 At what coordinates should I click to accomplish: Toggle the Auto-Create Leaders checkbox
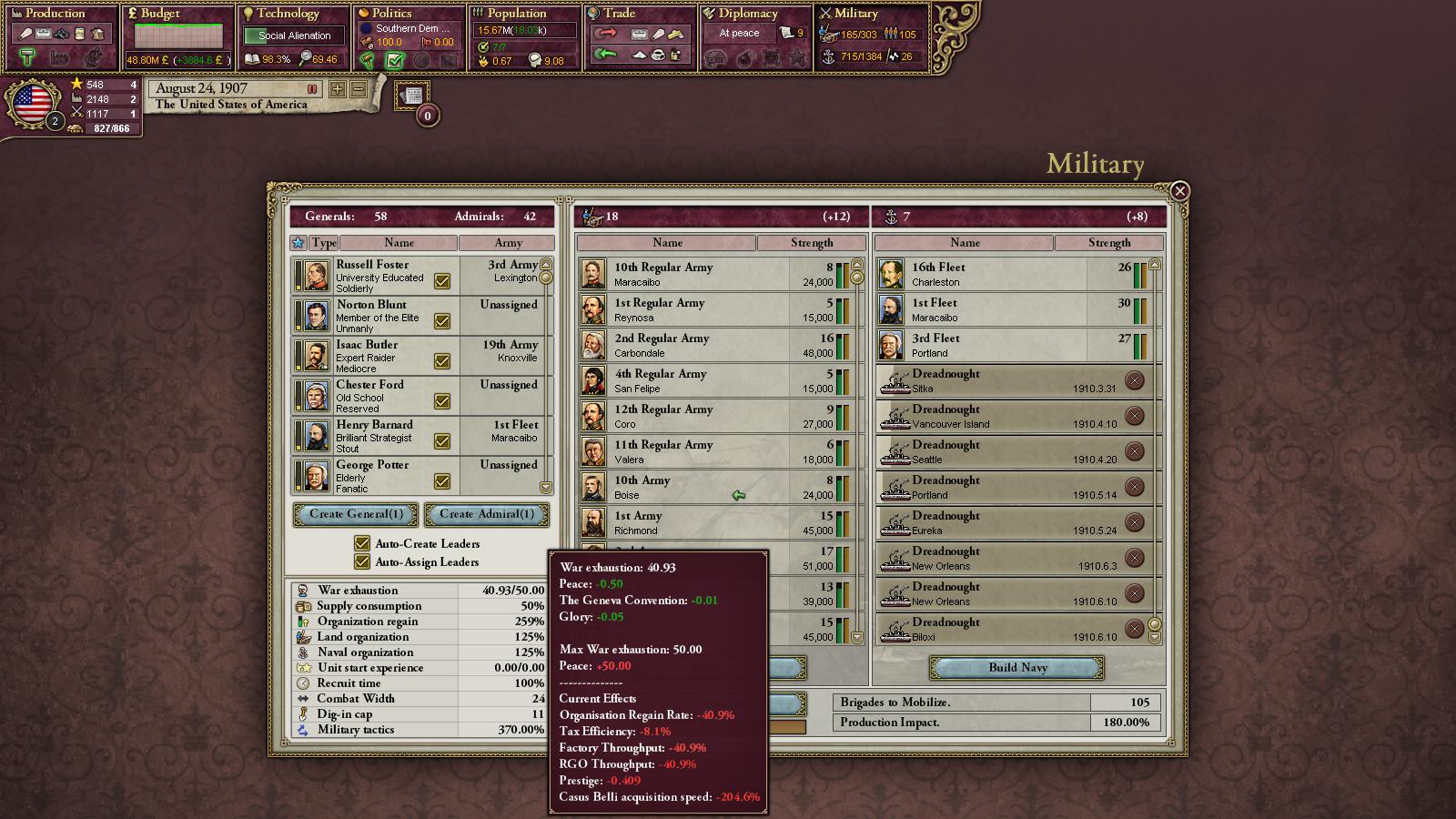pyautogui.click(x=362, y=543)
